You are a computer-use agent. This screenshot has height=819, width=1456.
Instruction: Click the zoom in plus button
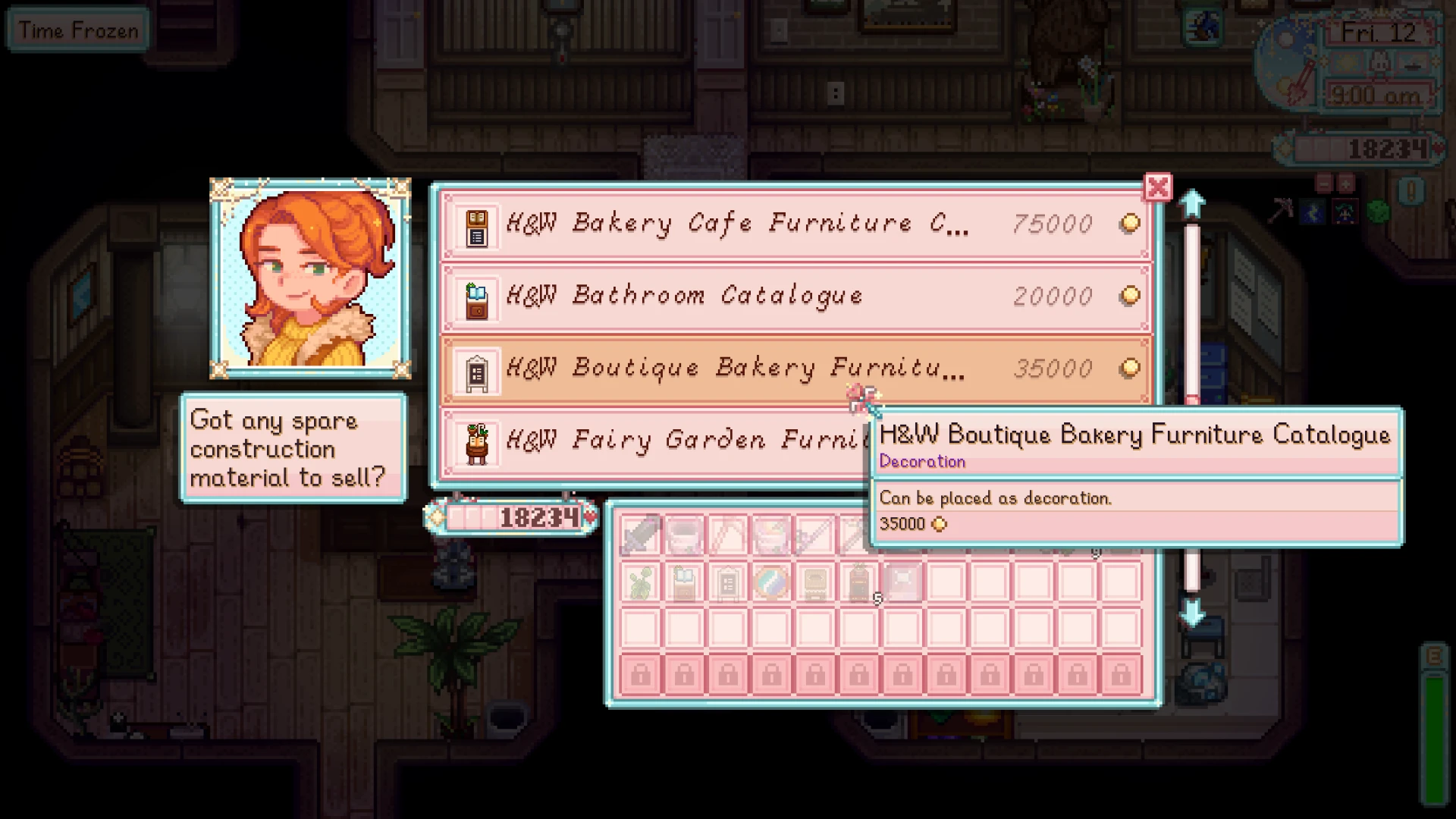1346,184
